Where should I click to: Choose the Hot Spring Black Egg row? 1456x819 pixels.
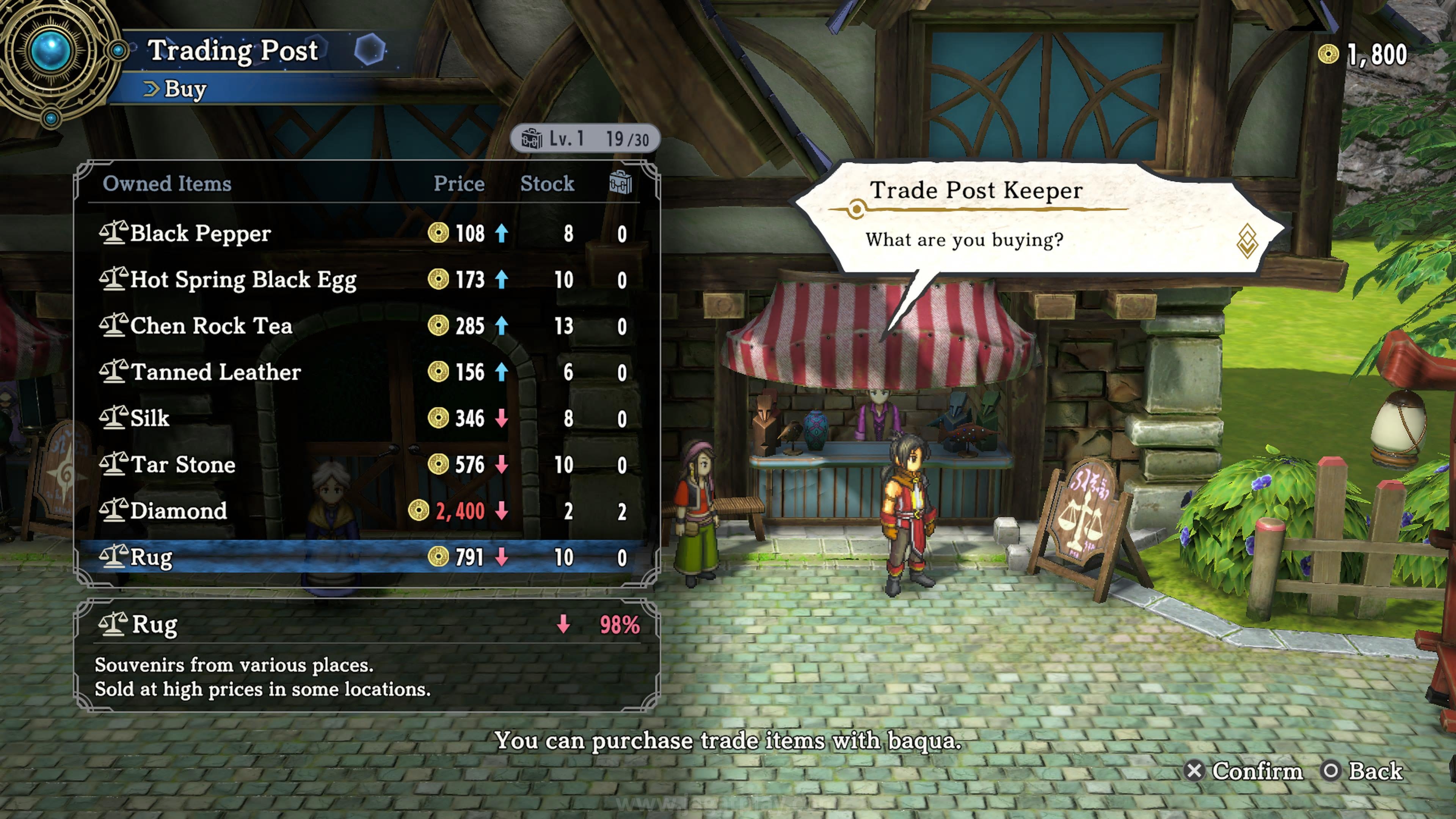(x=362, y=280)
